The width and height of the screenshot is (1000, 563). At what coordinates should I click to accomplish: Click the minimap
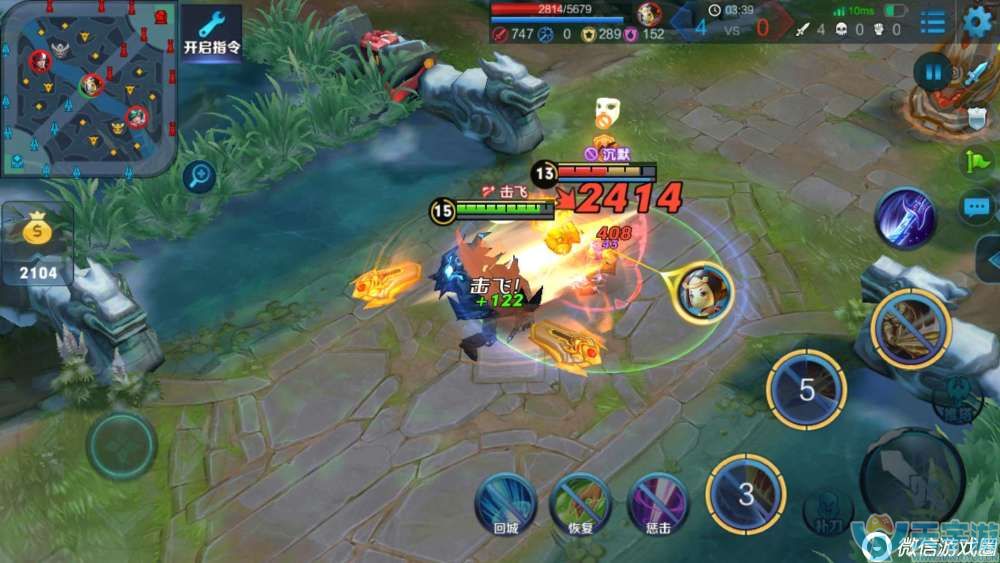click(x=89, y=88)
